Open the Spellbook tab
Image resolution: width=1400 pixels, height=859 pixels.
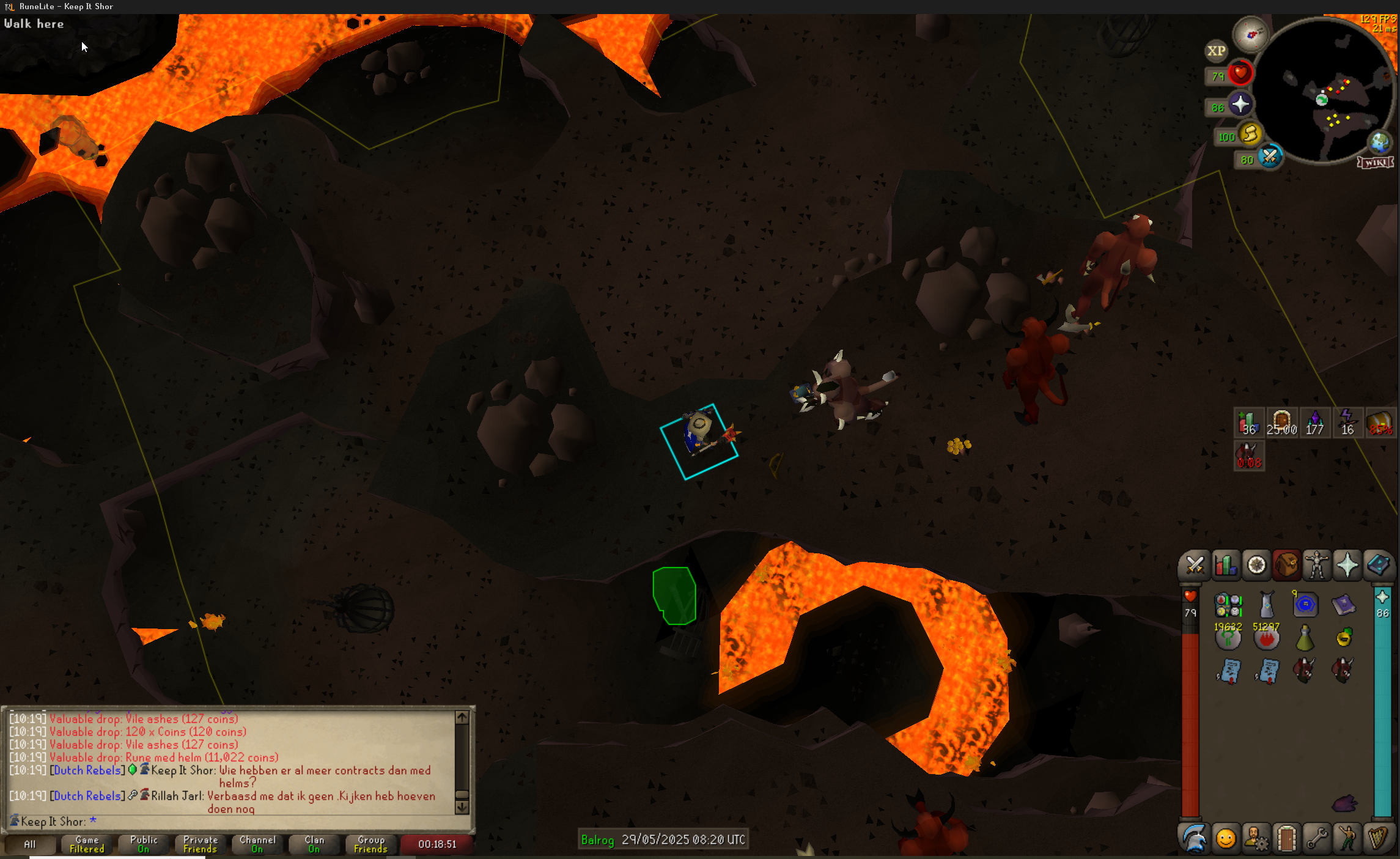pyautogui.click(x=1378, y=565)
